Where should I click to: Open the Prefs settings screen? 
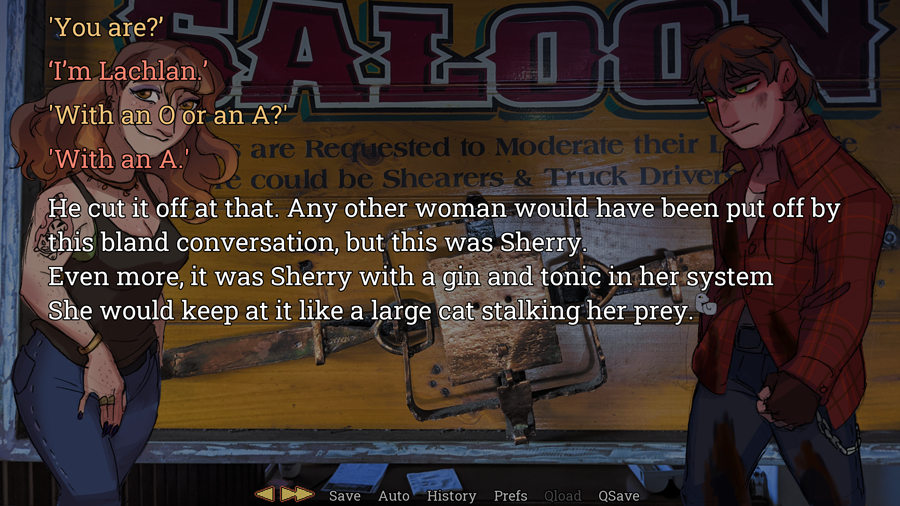[510, 496]
